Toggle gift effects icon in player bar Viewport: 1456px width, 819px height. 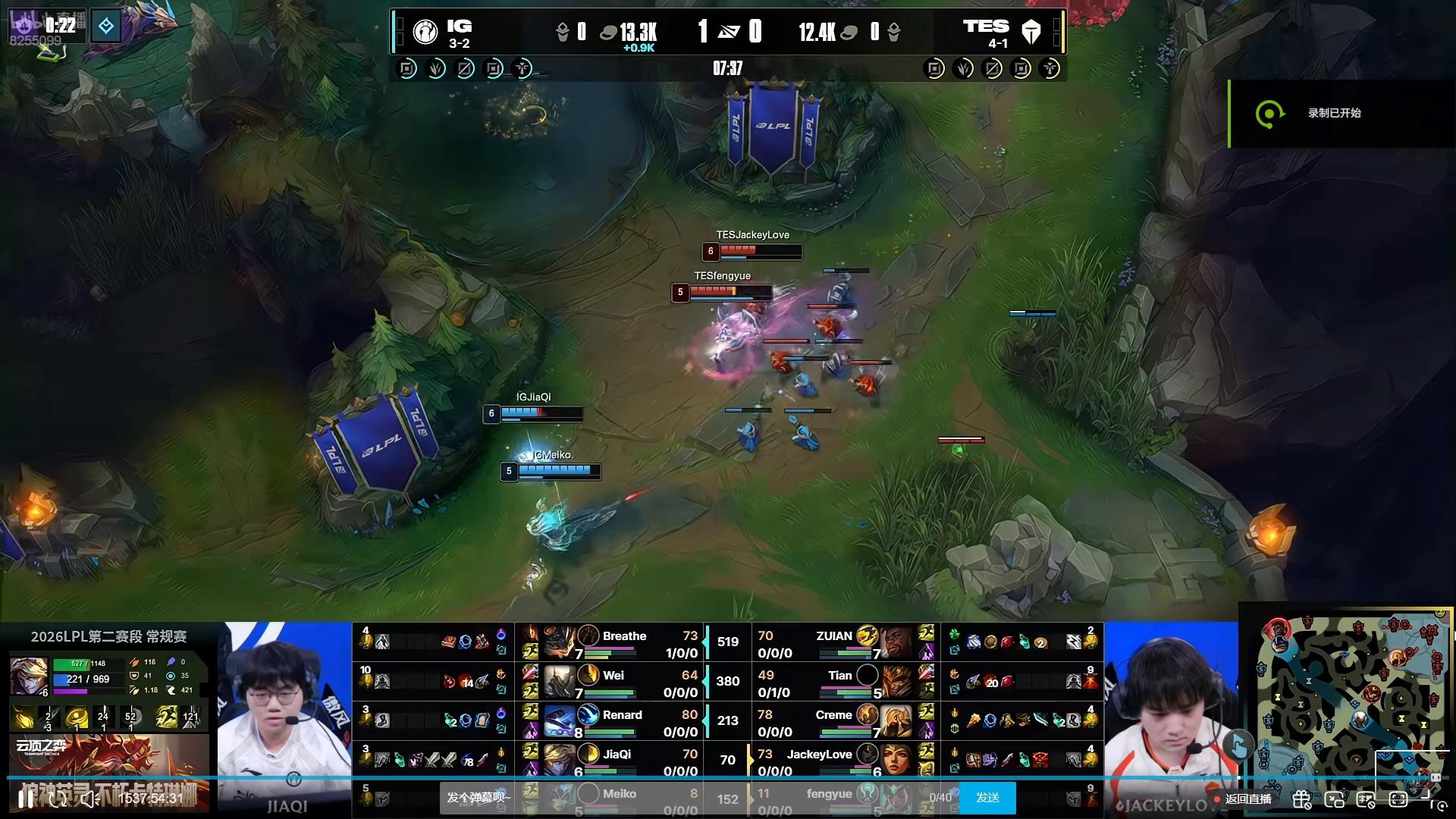1302,799
